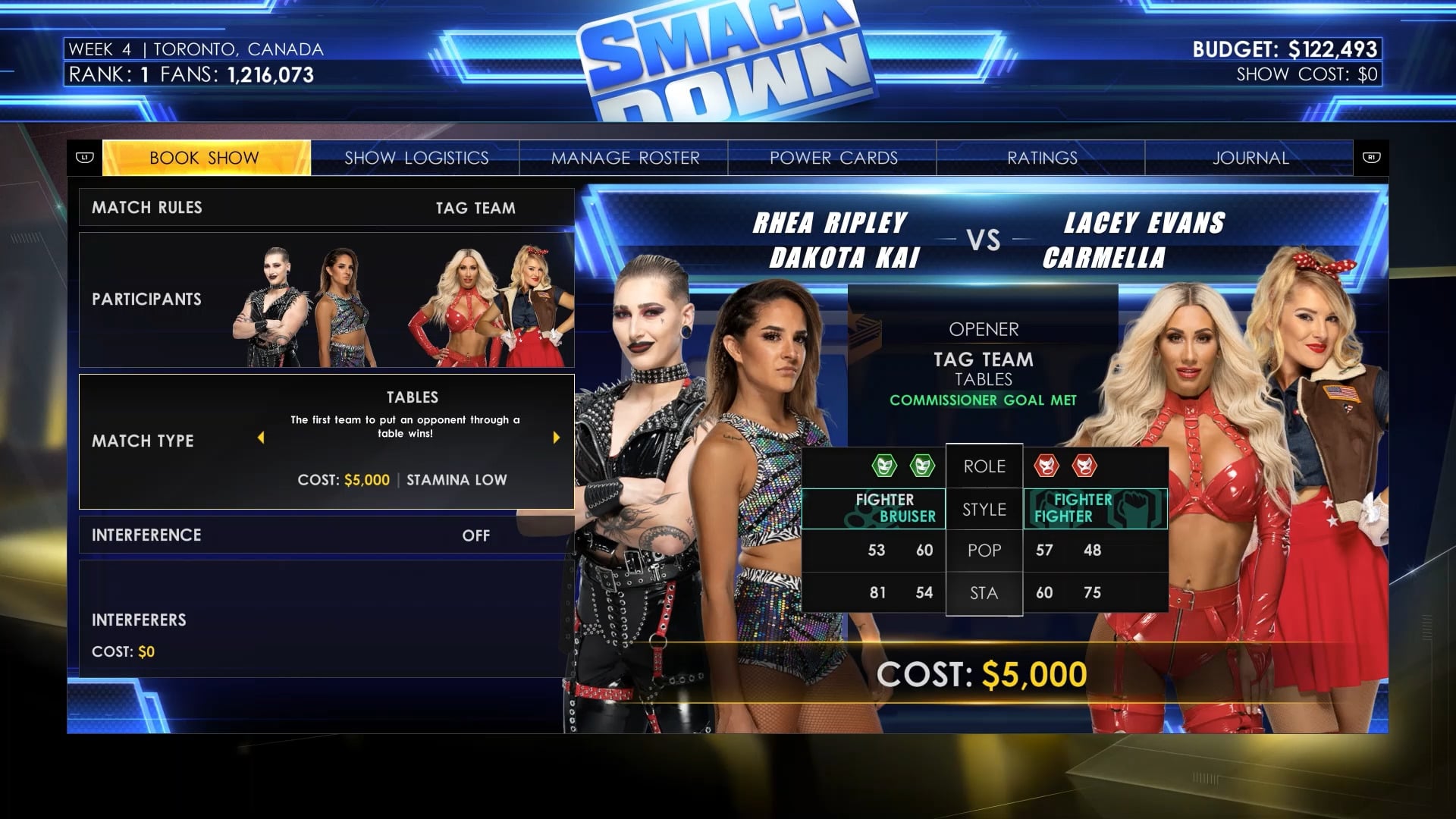Viewport: 1456px width, 819px height.
Task: Open the Journal tab
Action: coord(1250,158)
